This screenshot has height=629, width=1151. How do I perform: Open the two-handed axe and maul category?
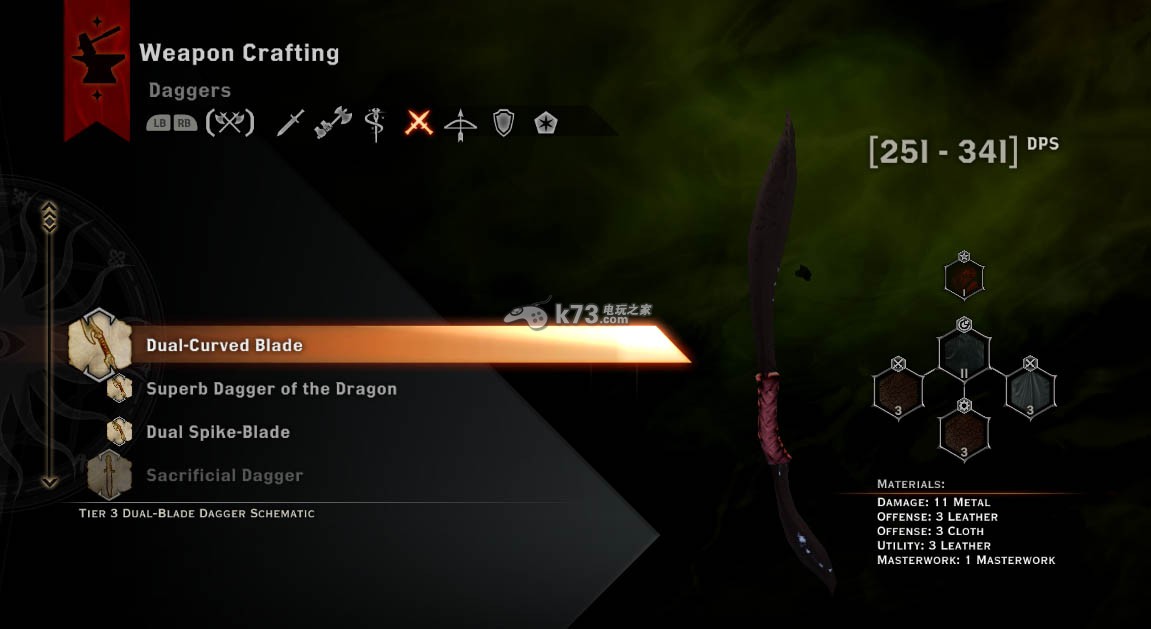click(x=333, y=123)
